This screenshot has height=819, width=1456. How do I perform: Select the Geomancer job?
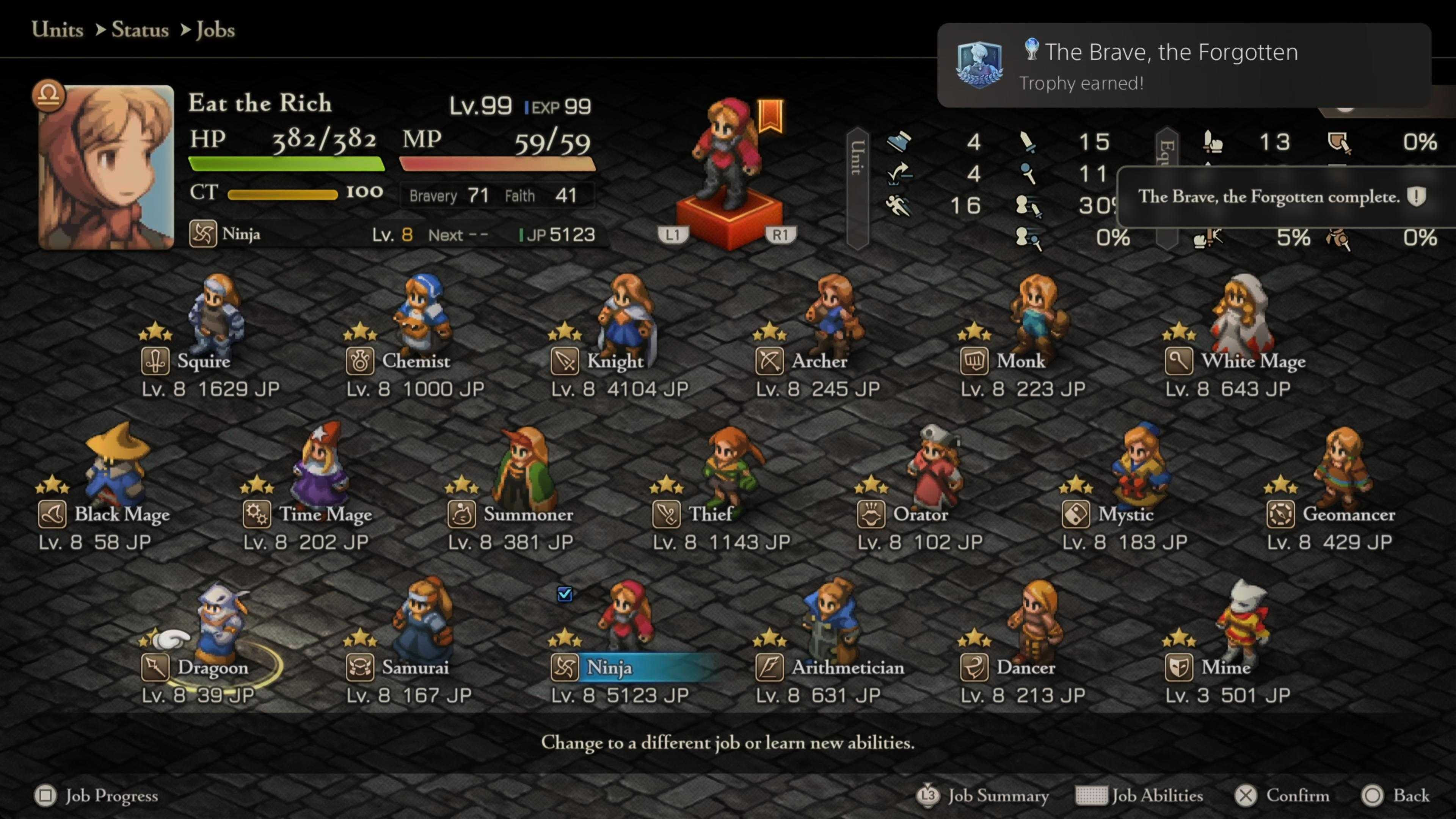[x=1348, y=515]
